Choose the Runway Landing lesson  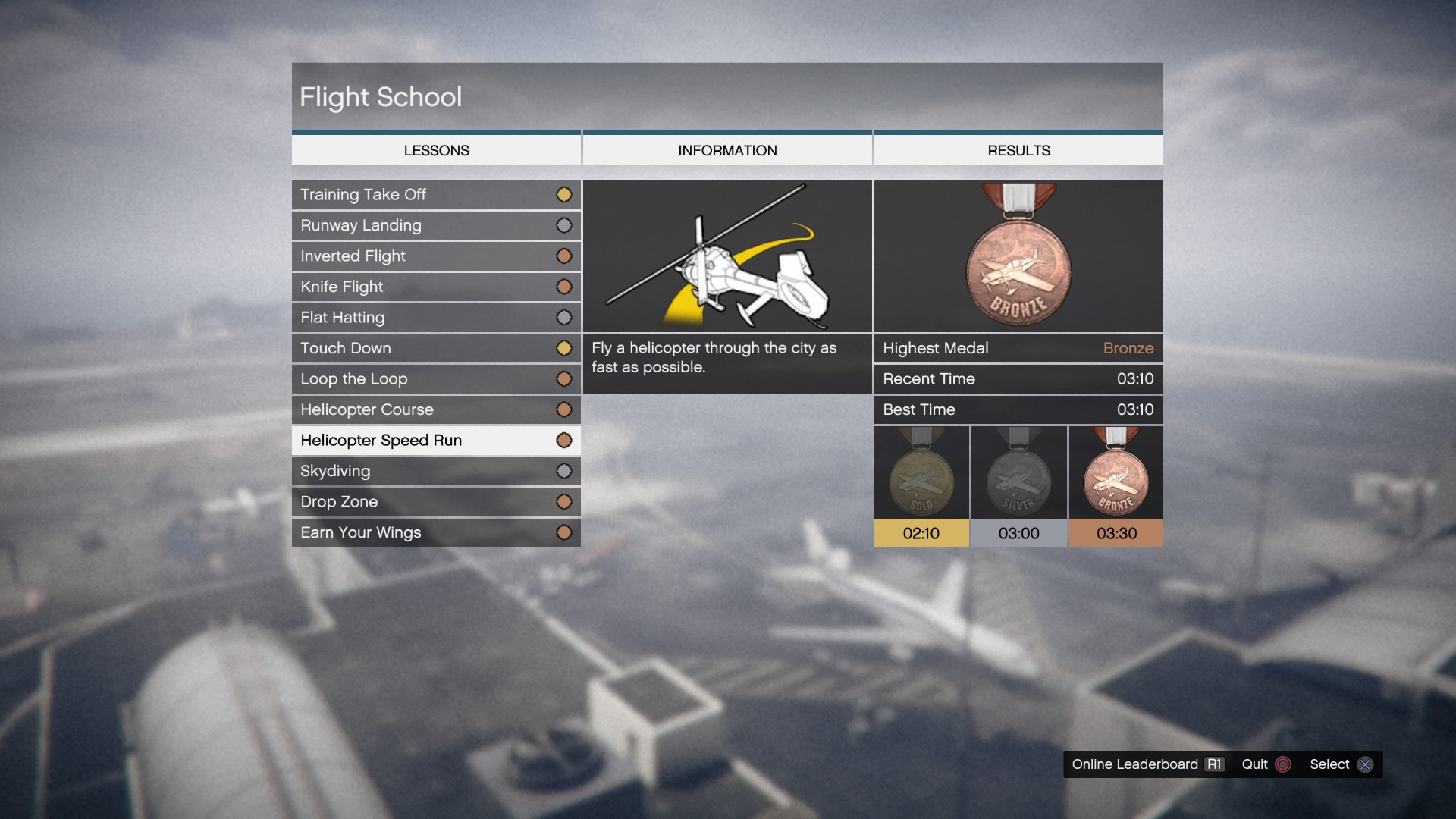(x=436, y=225)
